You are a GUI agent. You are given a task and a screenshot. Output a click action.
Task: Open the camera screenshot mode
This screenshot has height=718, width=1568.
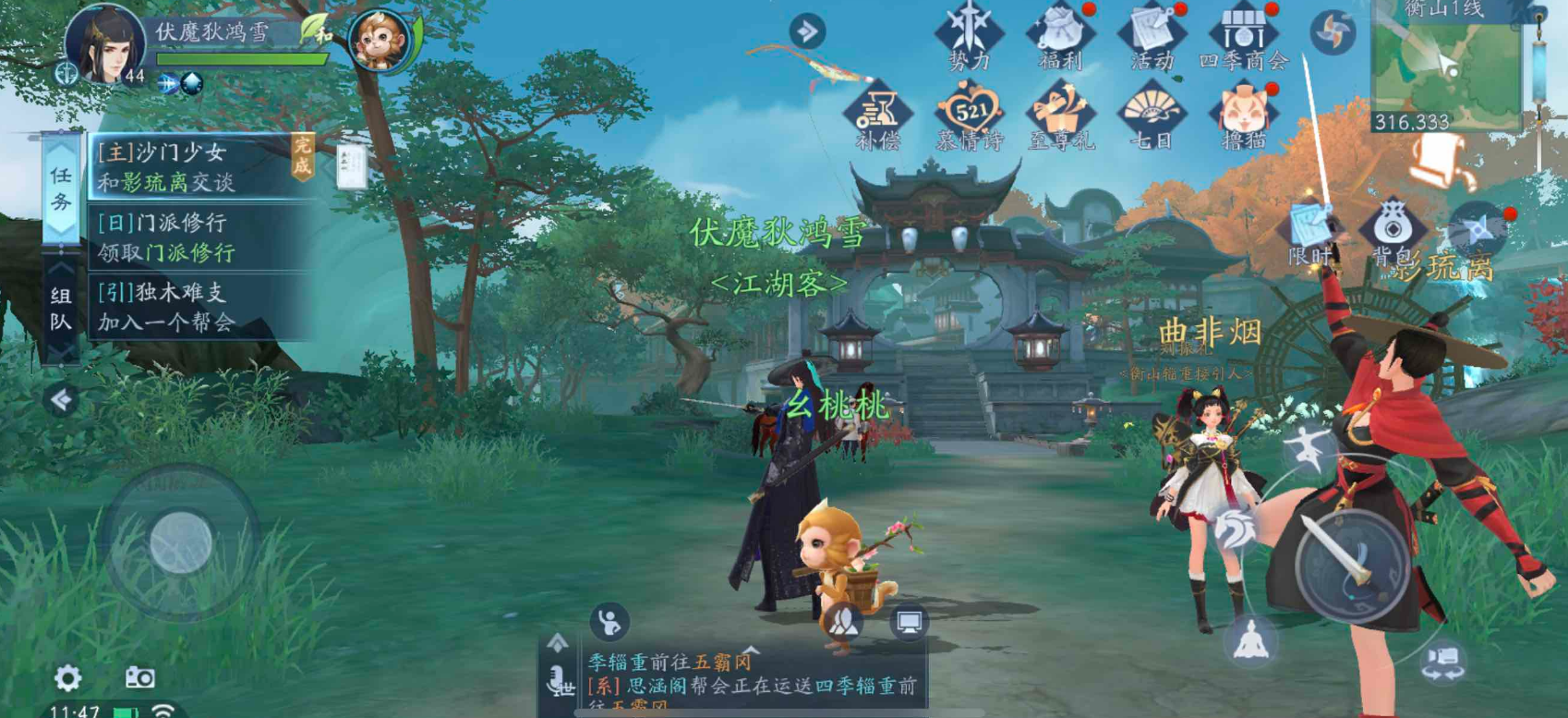[x=140, y=677]
